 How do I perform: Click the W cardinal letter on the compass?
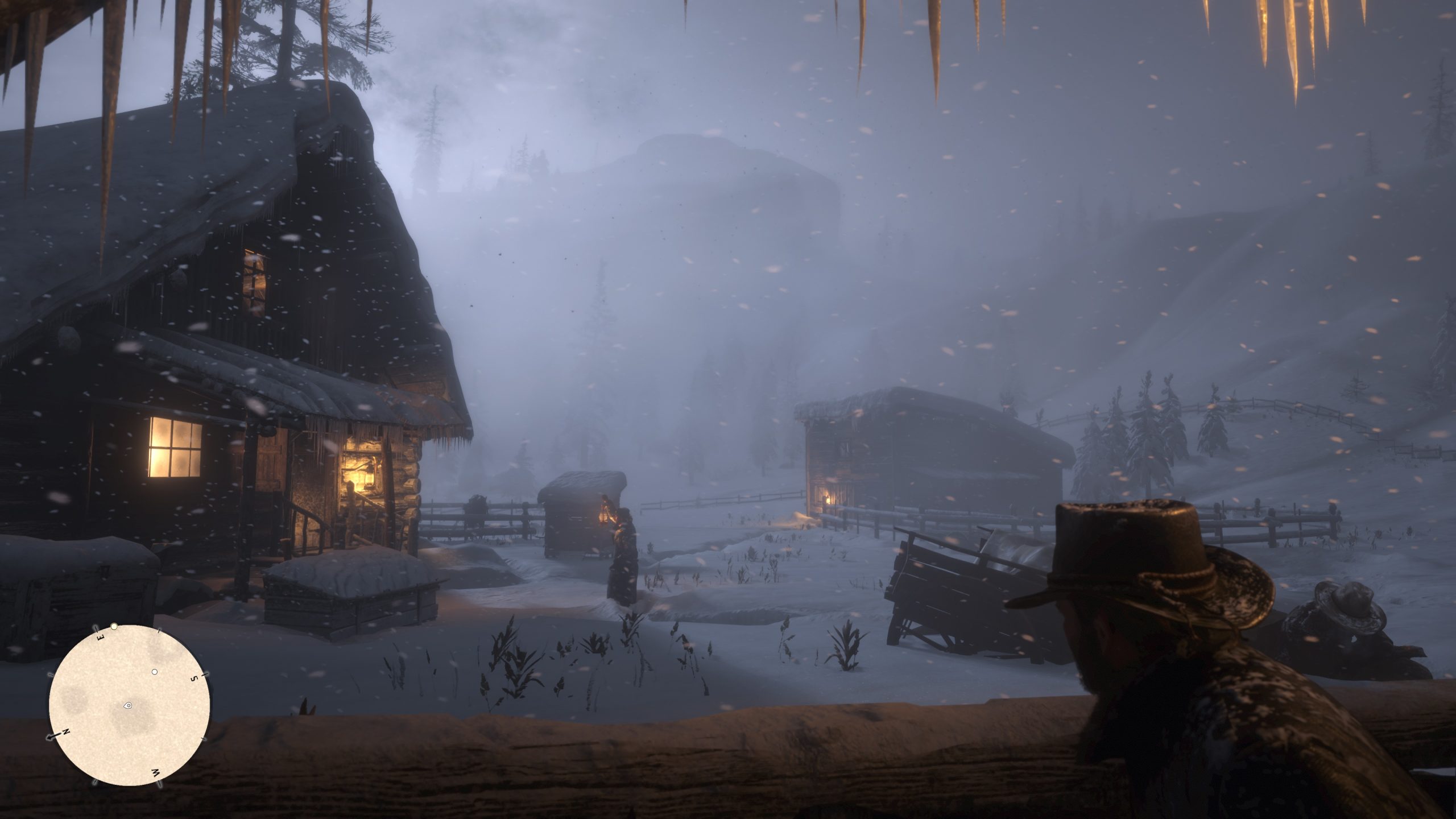pyautogui.click(x=156, y=771)
